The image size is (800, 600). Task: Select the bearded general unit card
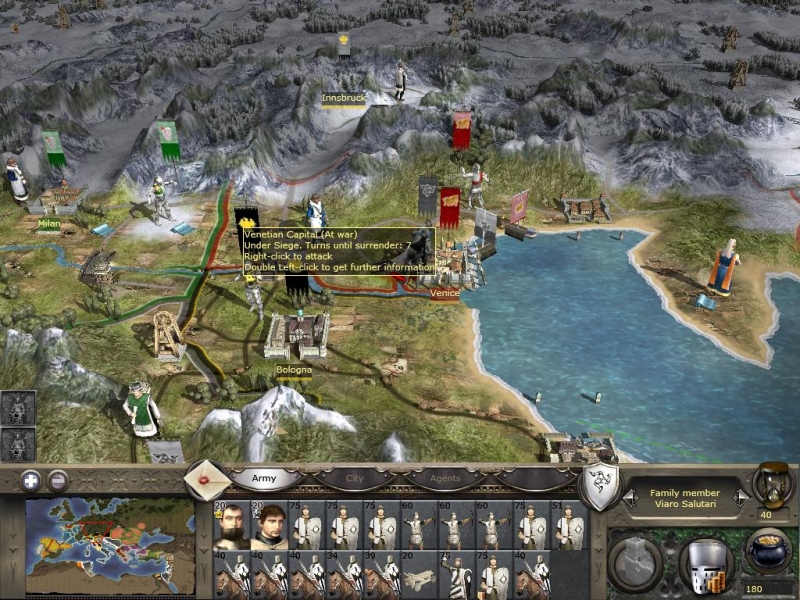(x=231, y=527)
